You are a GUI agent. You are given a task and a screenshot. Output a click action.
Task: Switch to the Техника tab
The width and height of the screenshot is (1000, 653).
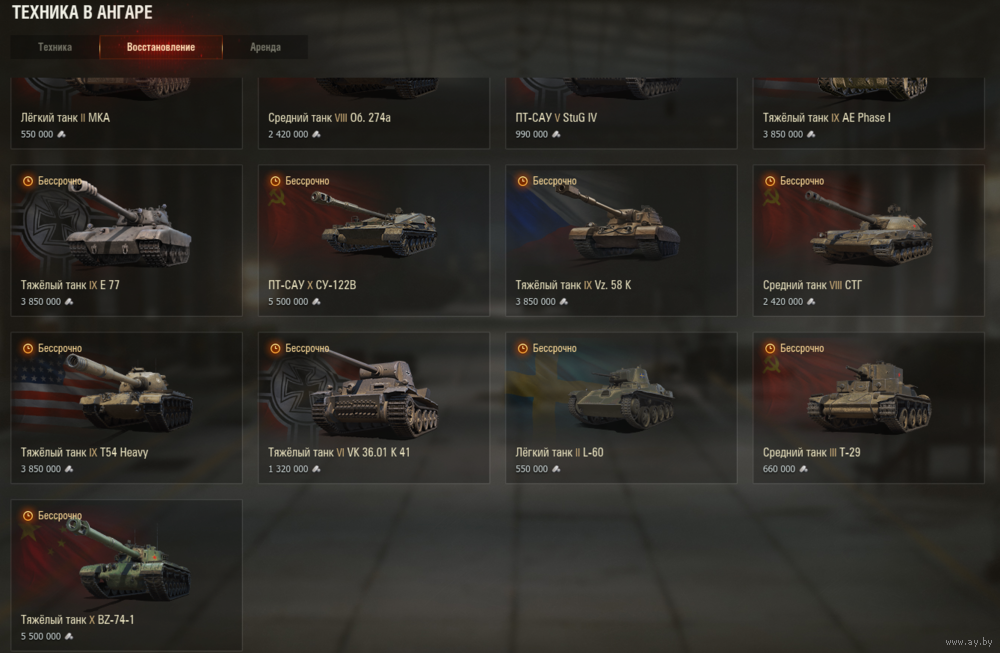[55, 47]
